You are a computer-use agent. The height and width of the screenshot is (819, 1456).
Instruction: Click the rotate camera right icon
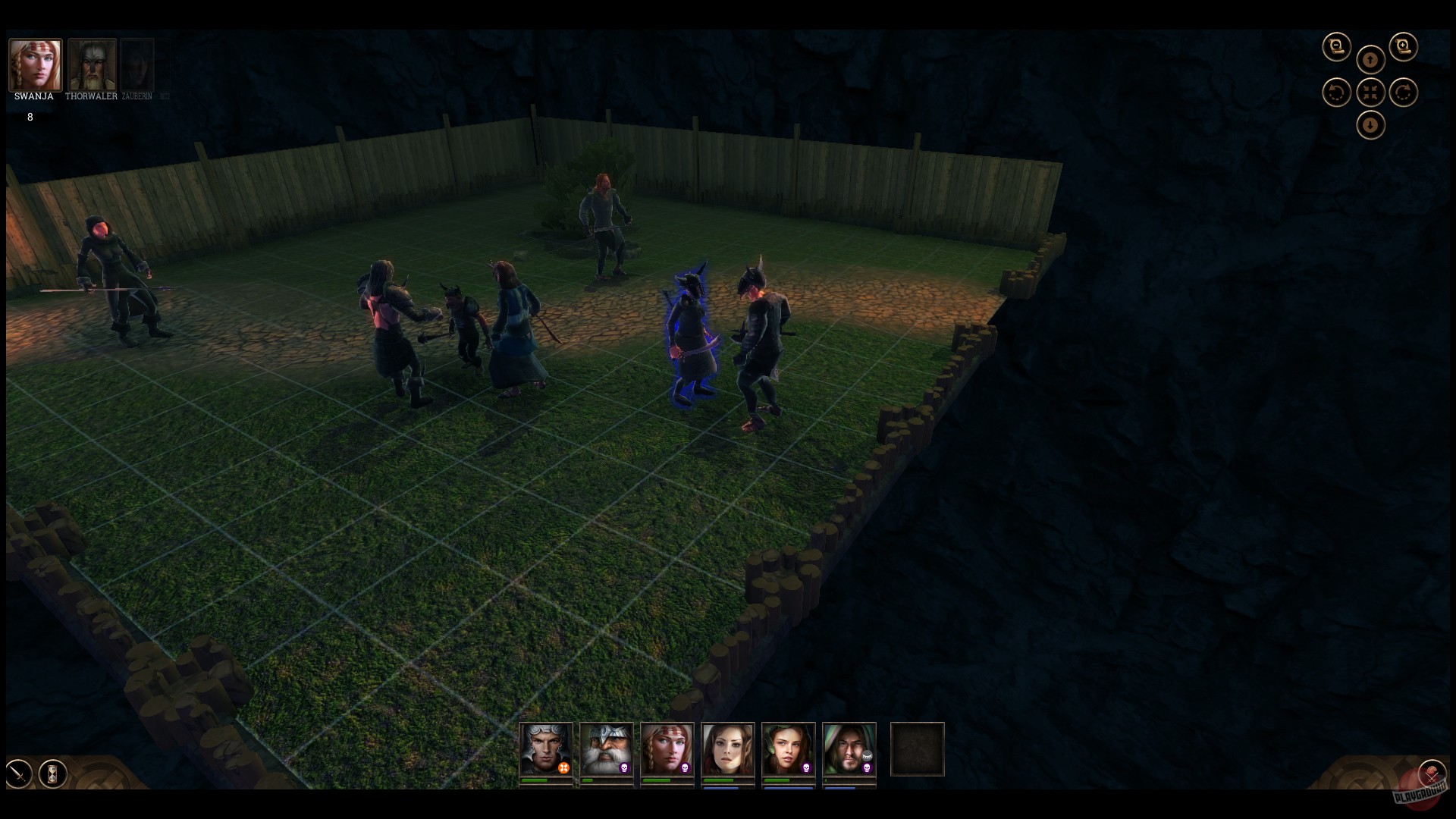pos(1402,92)
